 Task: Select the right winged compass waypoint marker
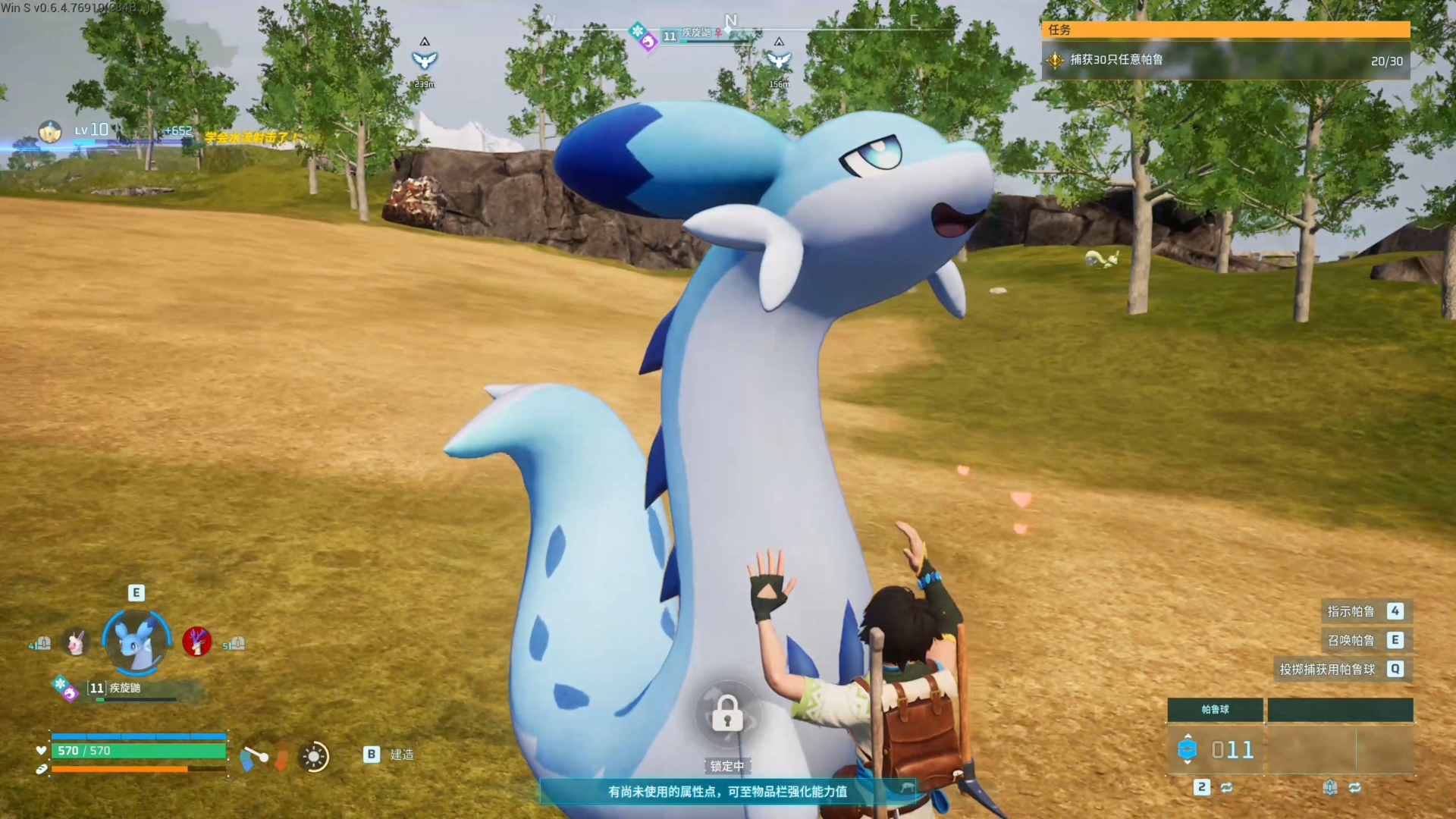(779, 60)
